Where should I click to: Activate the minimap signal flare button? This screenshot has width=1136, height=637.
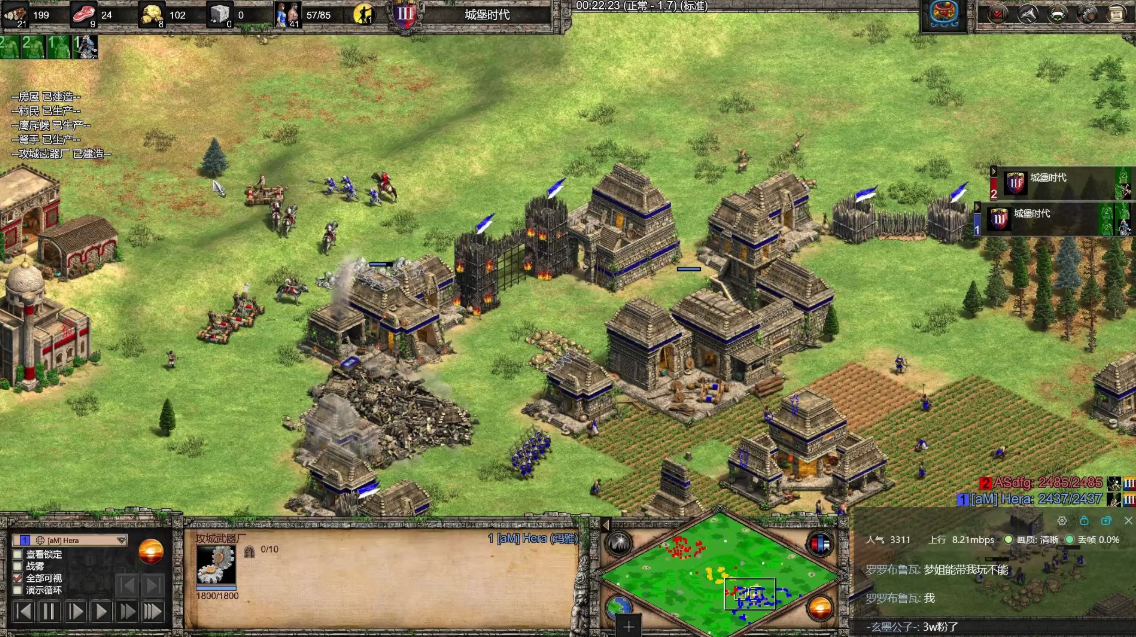618,543
